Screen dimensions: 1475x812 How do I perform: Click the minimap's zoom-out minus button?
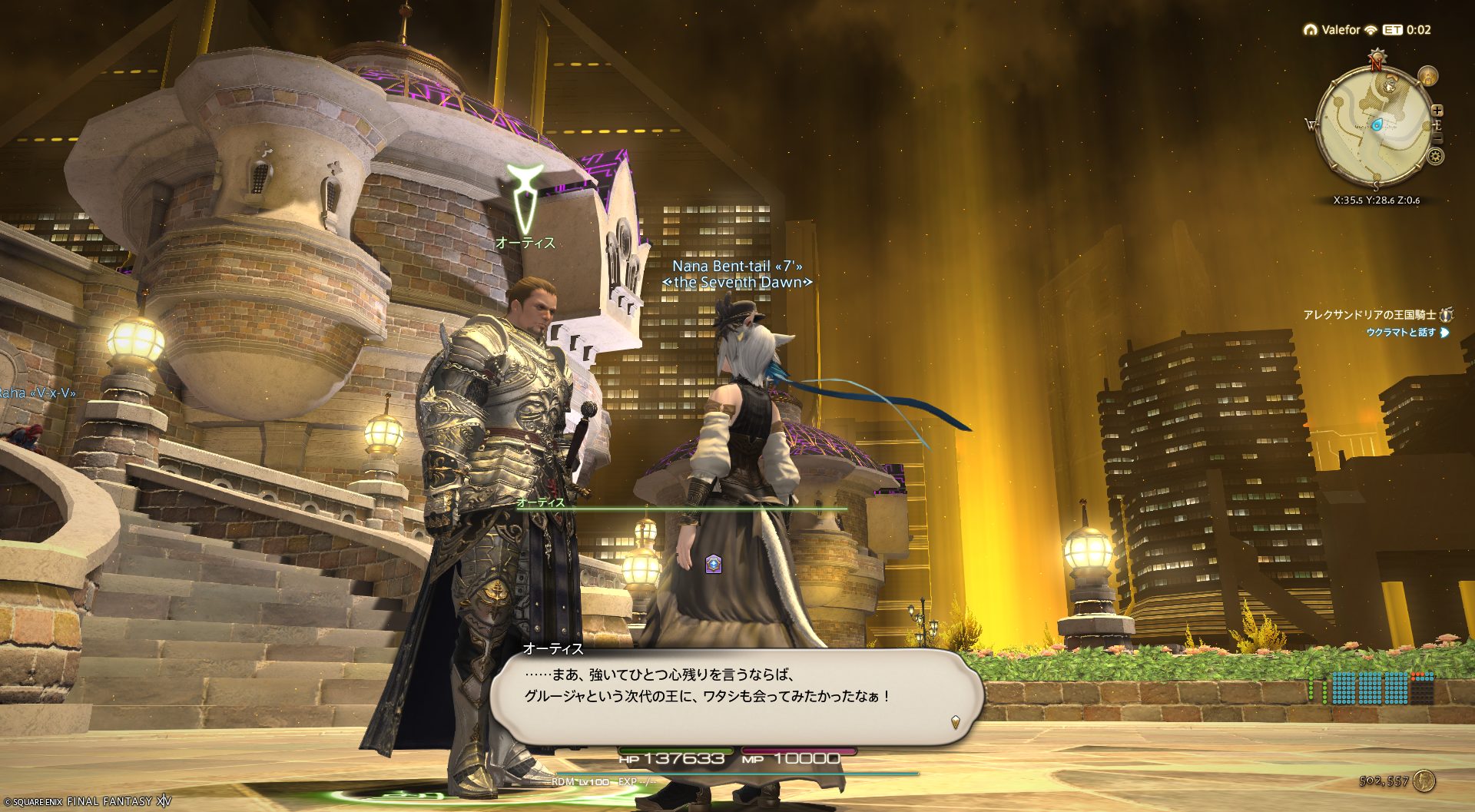click(x=1437, y=139)
